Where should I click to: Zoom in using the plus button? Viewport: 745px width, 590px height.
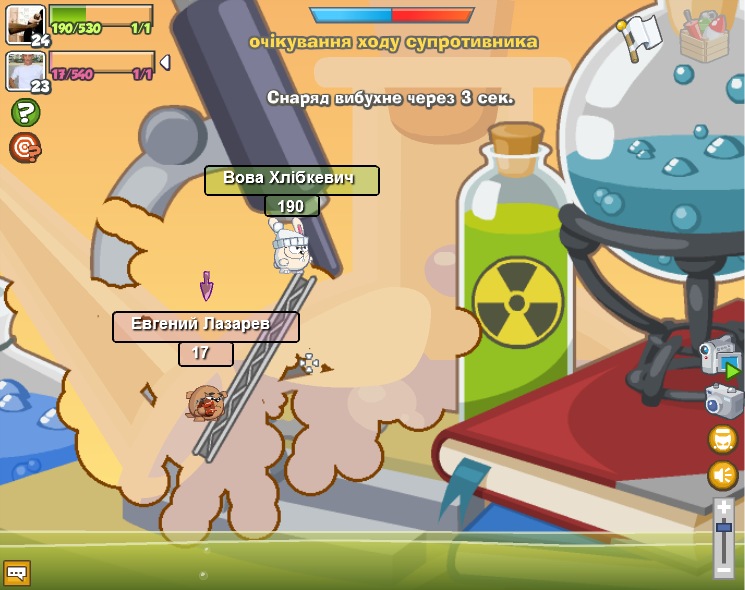724,508
